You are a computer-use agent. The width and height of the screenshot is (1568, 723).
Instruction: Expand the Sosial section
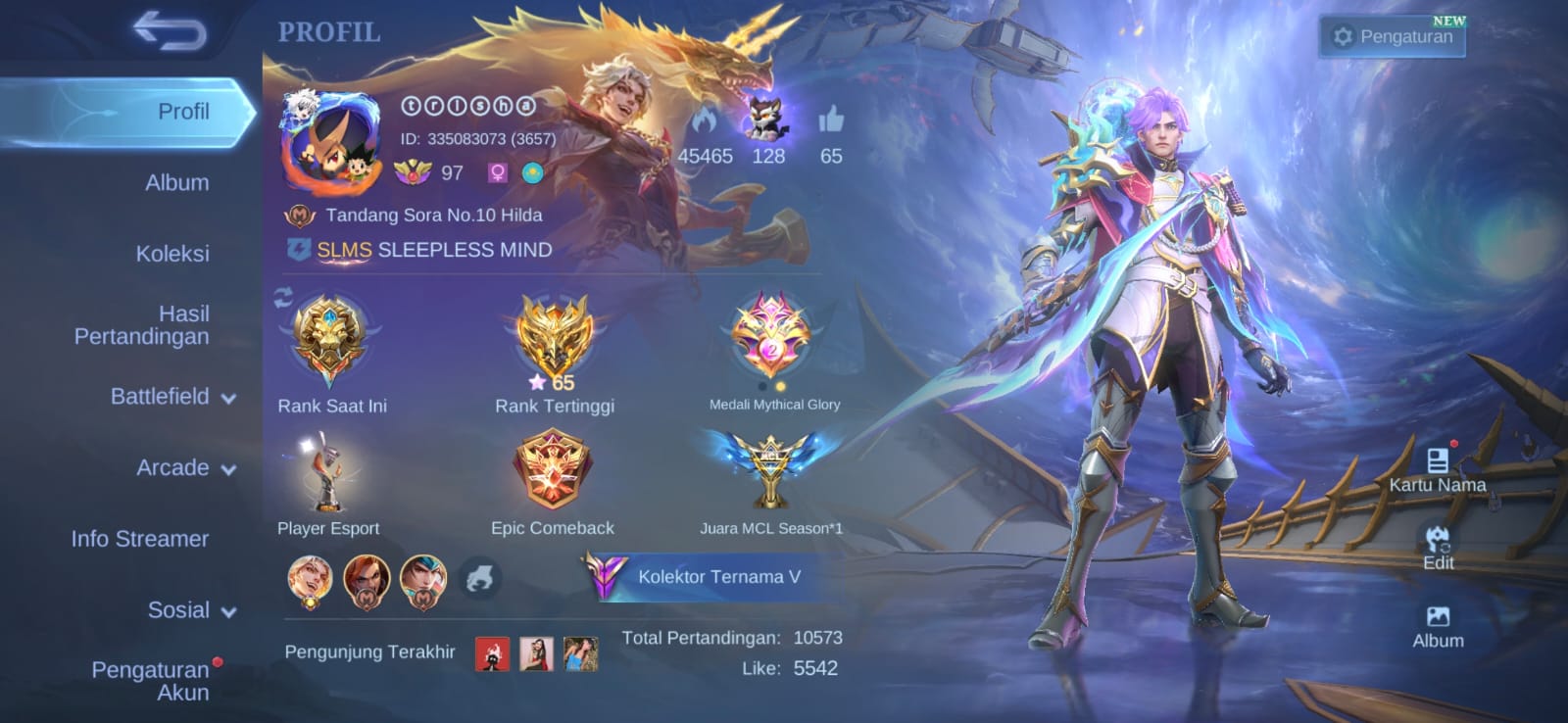[191, 610]
